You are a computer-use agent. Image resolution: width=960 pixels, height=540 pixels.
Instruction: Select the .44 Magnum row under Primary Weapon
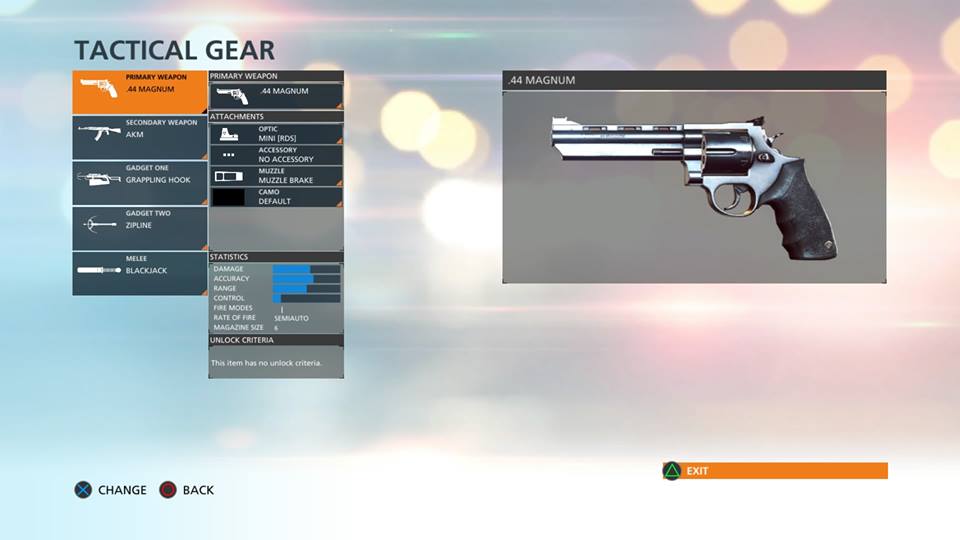coord(276,95)
